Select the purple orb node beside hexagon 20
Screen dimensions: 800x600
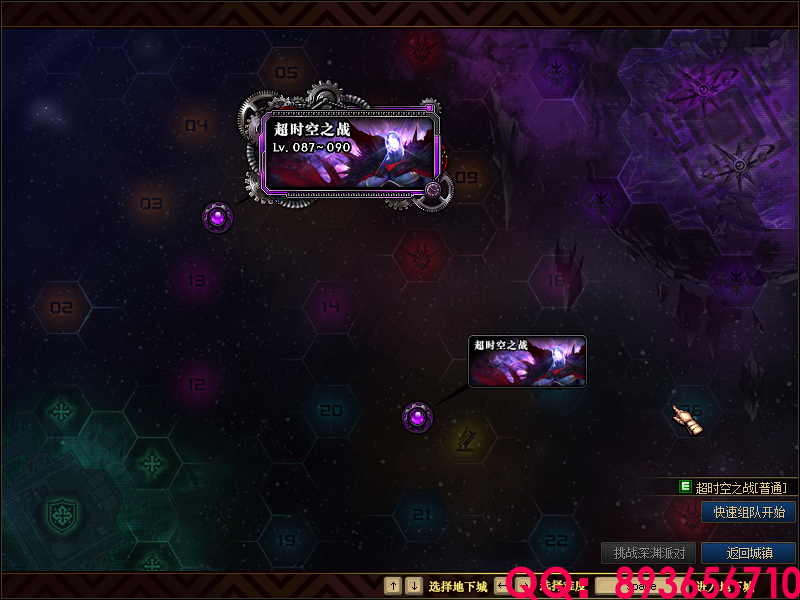pos(417,417)
